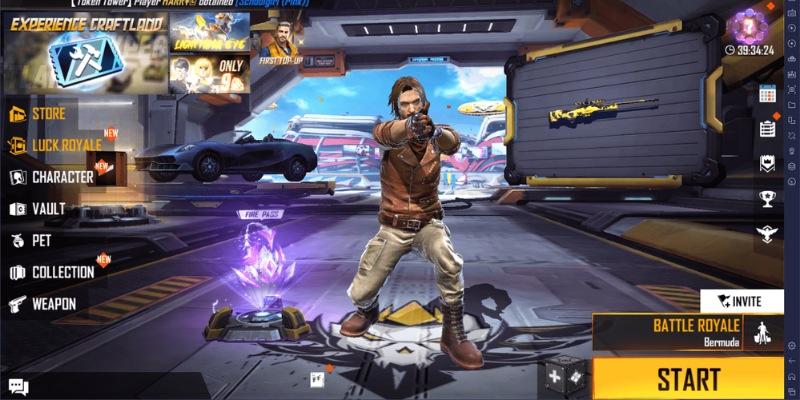Open the trophy rankings icon
Screen dimensions: 800x400
(767, 198)
